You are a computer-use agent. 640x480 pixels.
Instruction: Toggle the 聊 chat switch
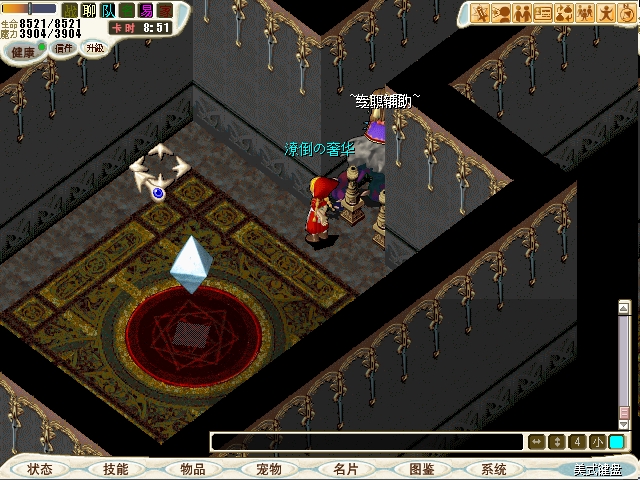click(89, 10)
